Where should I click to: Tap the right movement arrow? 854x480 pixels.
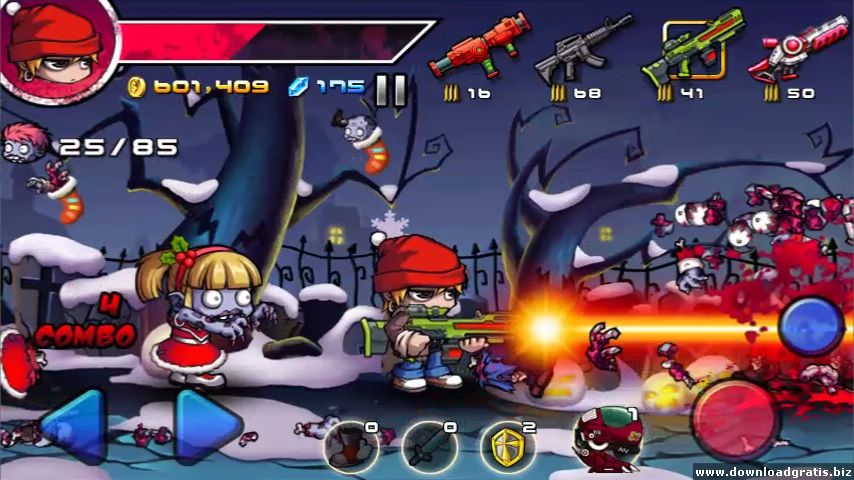pyautogui.click(x=208, y=424)
